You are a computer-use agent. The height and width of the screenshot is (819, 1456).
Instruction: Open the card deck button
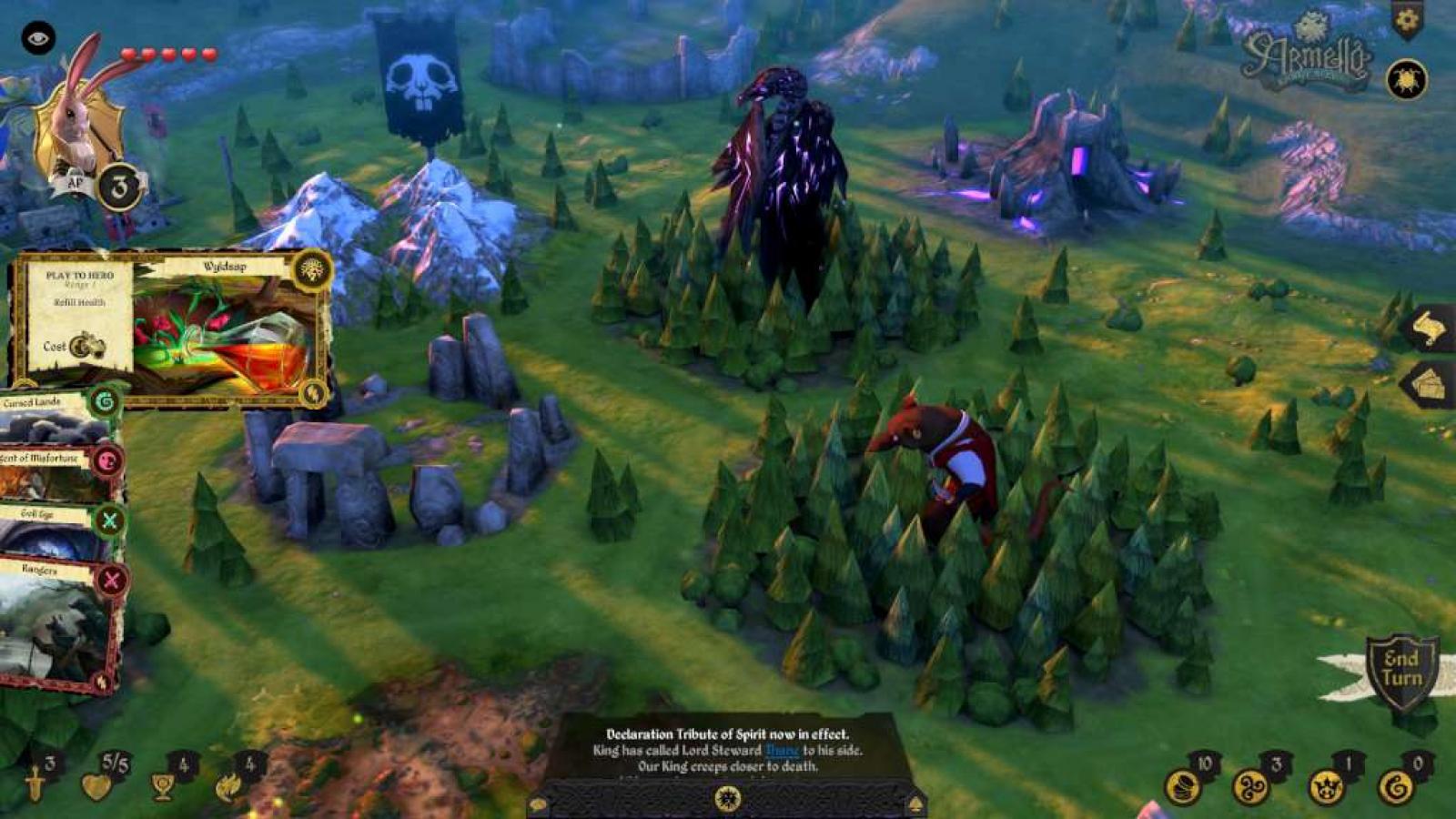[x=1430, y=385]
